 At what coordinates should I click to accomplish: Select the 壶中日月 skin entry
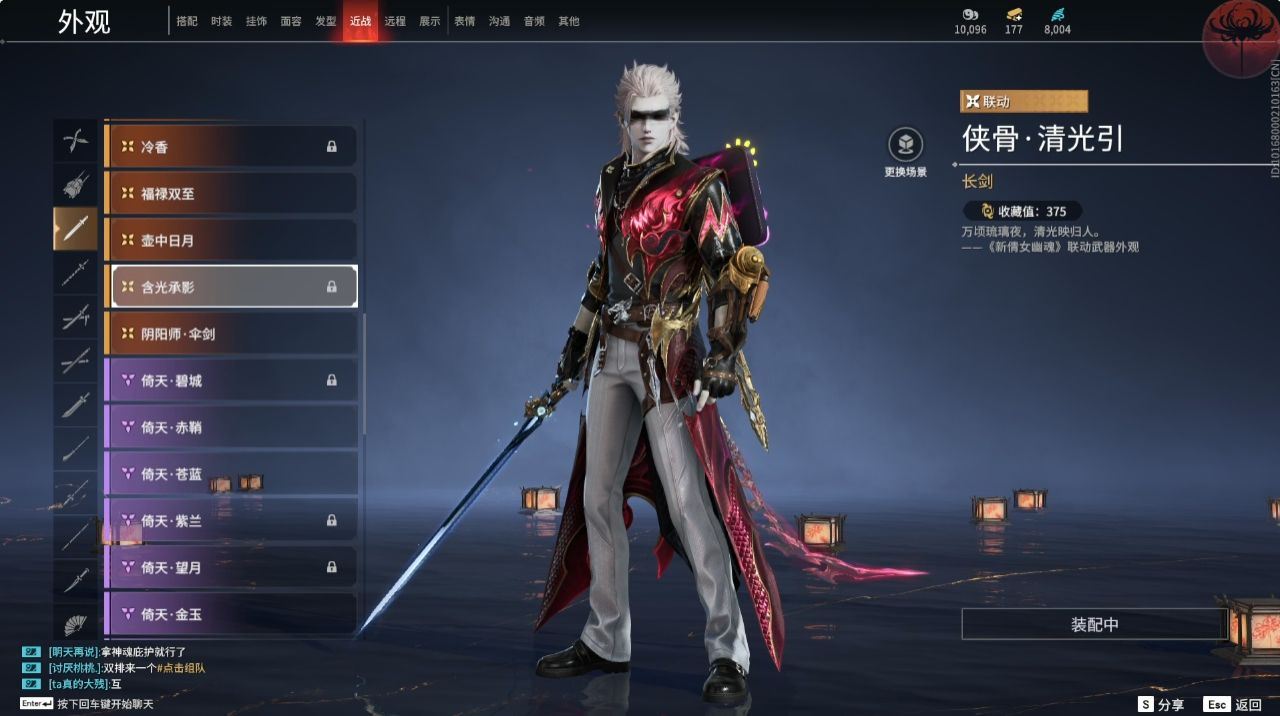coord(231,240)
